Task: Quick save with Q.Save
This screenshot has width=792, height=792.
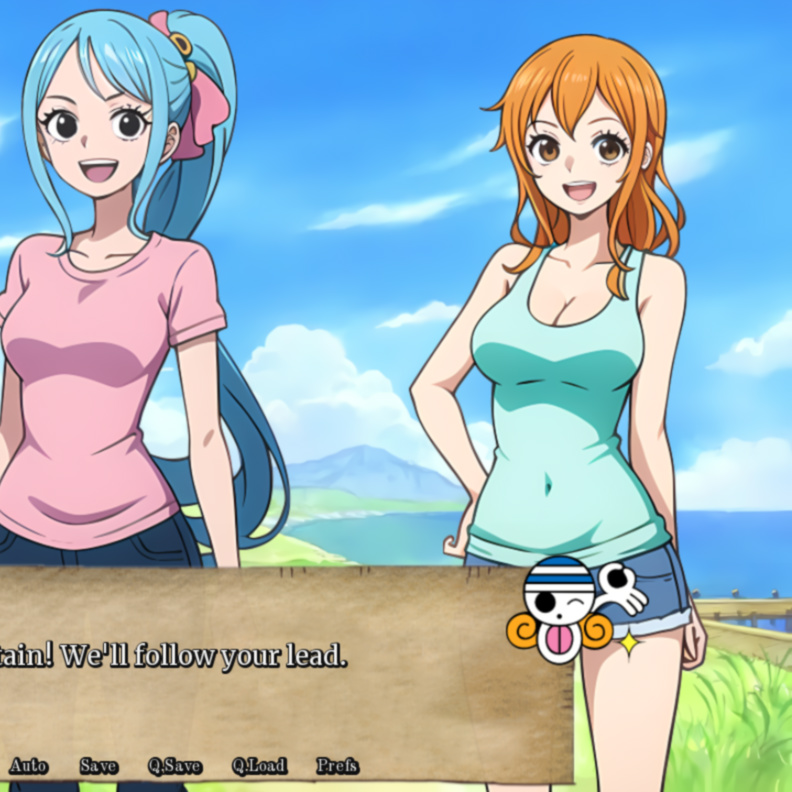Action: [x=175, y=766]
